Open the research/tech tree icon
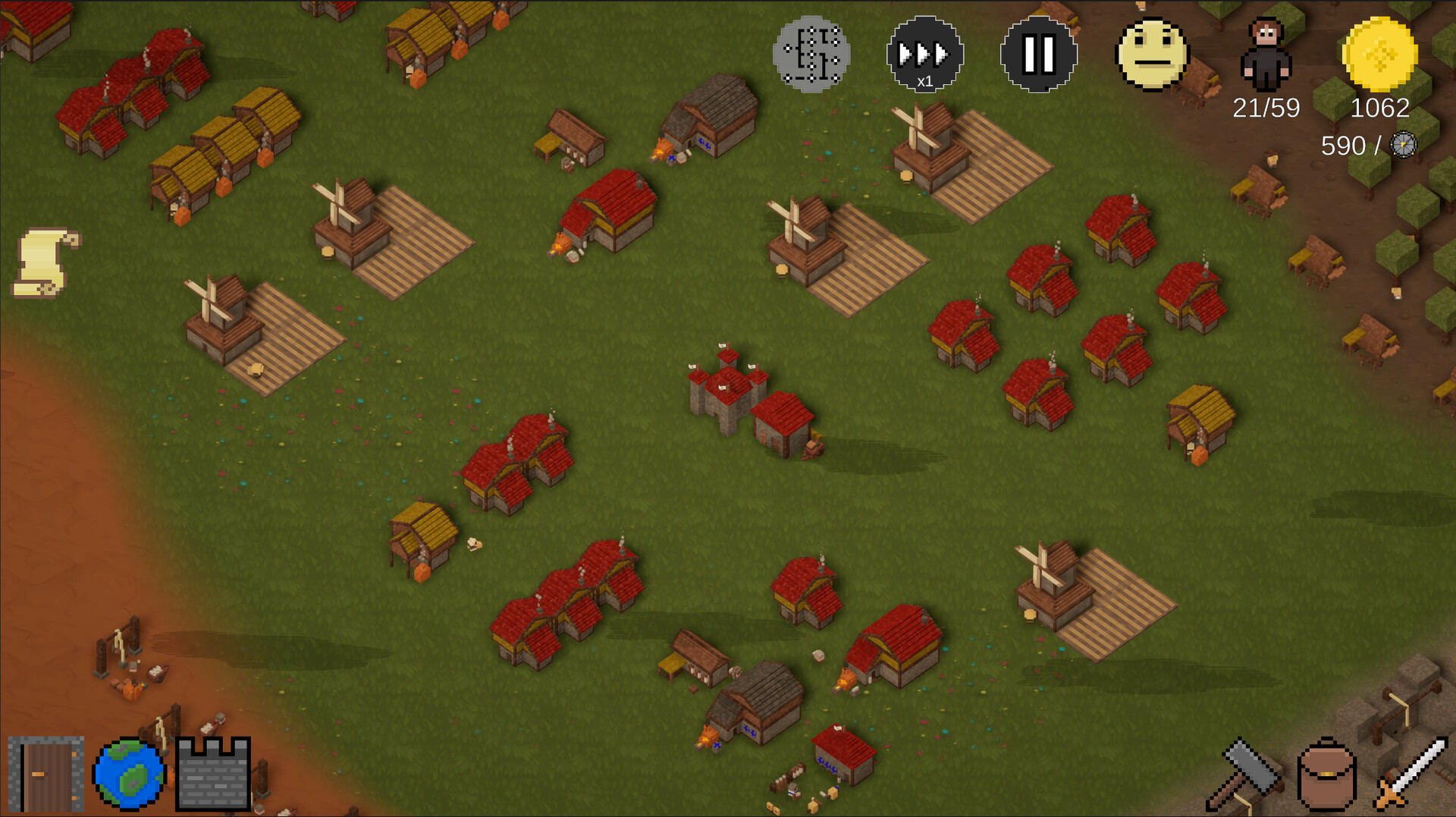This screenshot has width=1456, height=817. click(811, 55)
